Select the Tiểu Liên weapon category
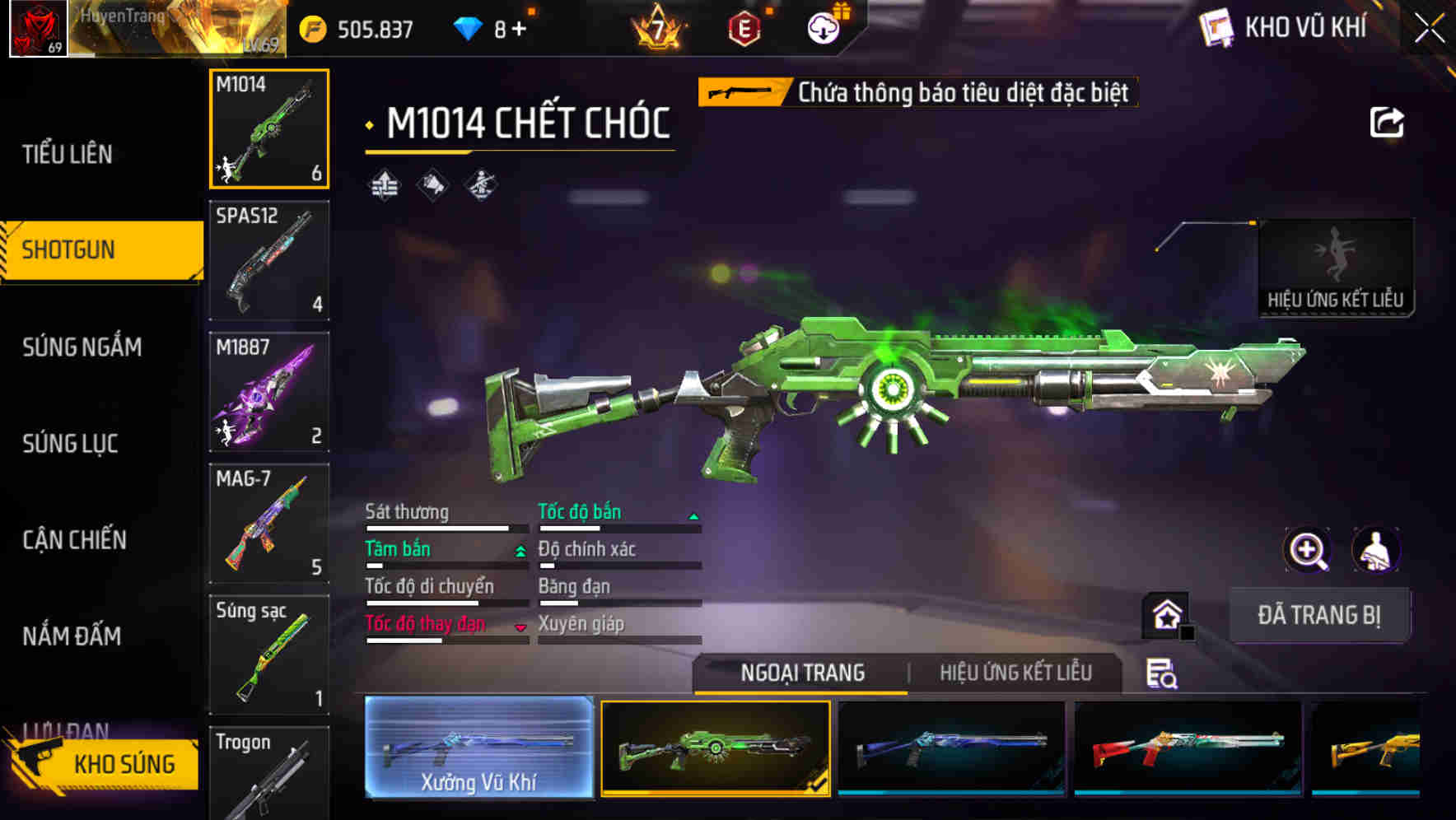 click(68, 154)
